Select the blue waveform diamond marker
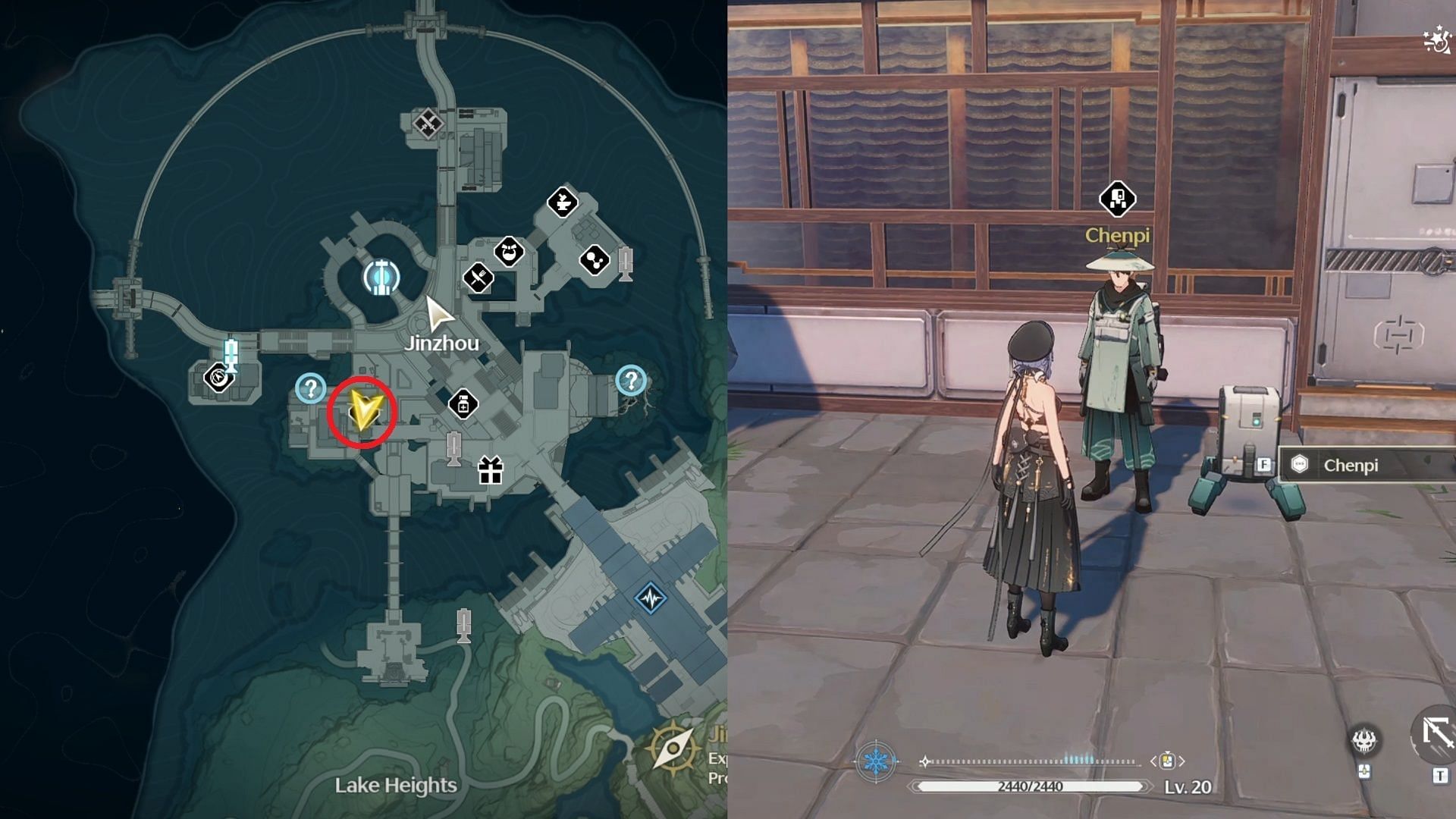This screenshot has height=819, width=1456. [651, 598]
